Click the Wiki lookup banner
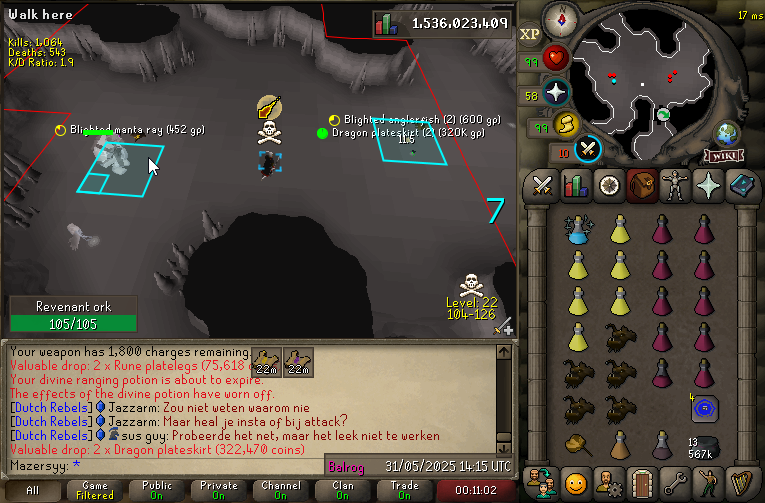 point(722,156)
